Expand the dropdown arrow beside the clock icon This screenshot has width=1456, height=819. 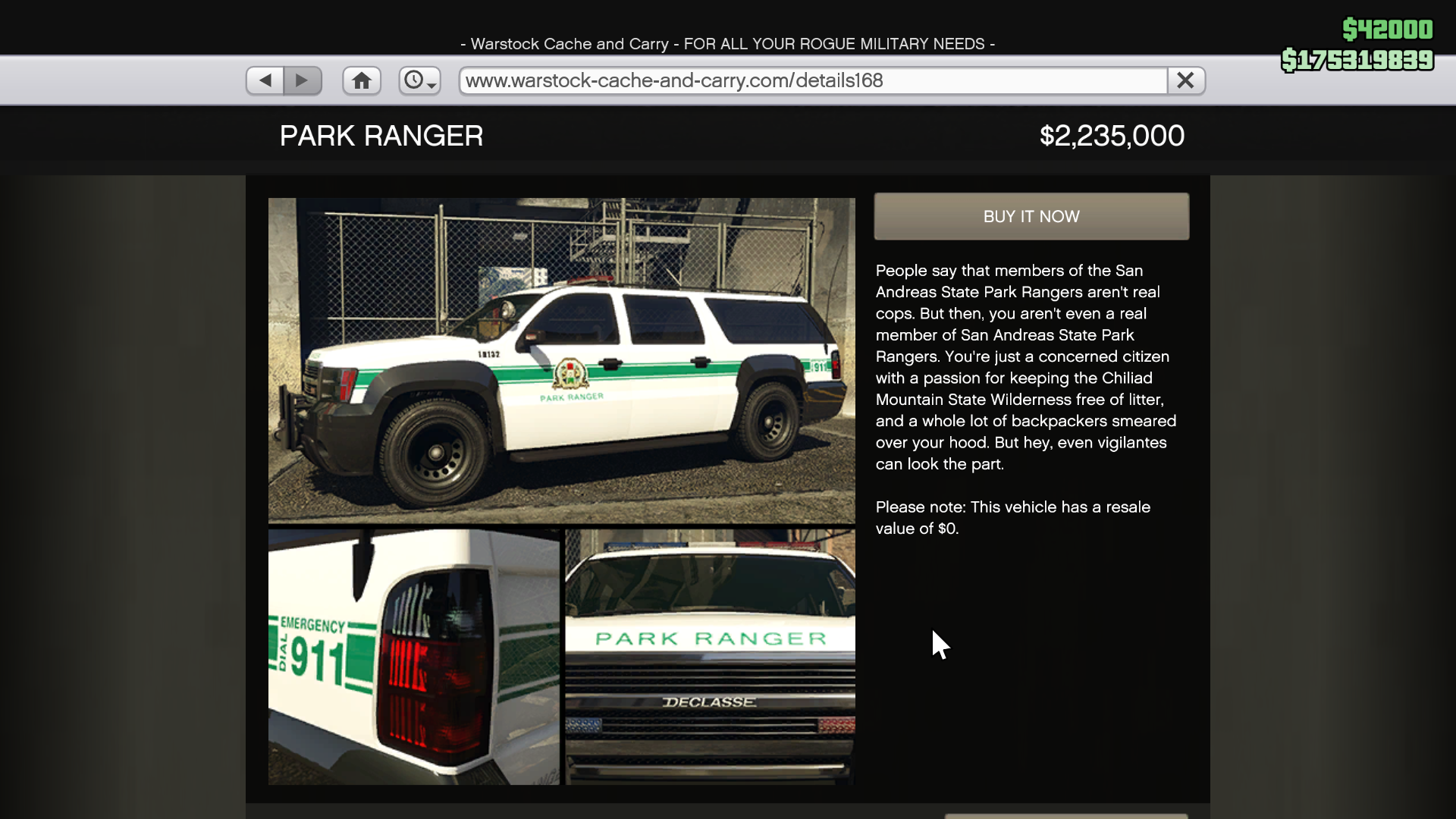(432, 85)
